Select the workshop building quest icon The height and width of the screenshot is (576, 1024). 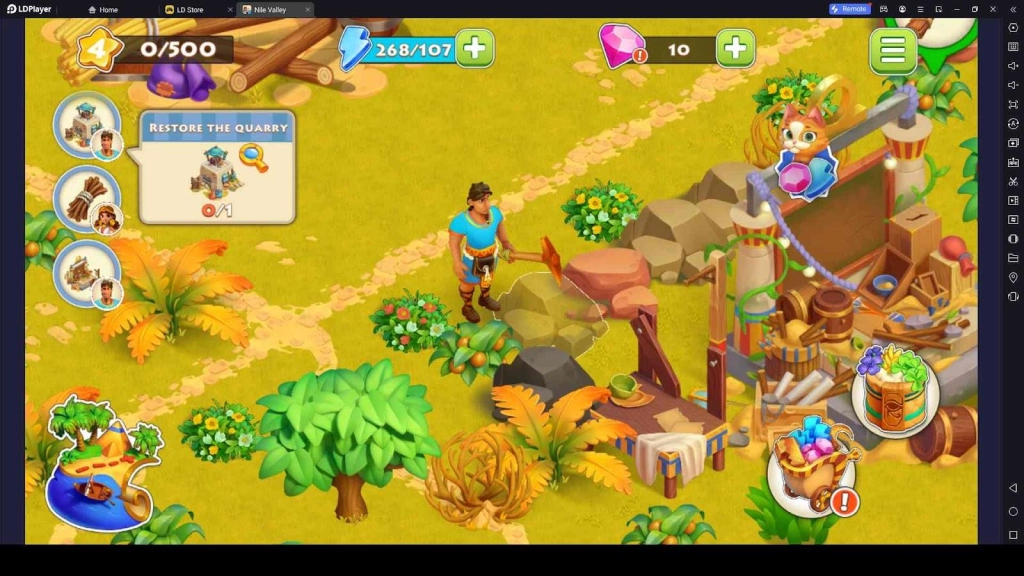(87, 273)
